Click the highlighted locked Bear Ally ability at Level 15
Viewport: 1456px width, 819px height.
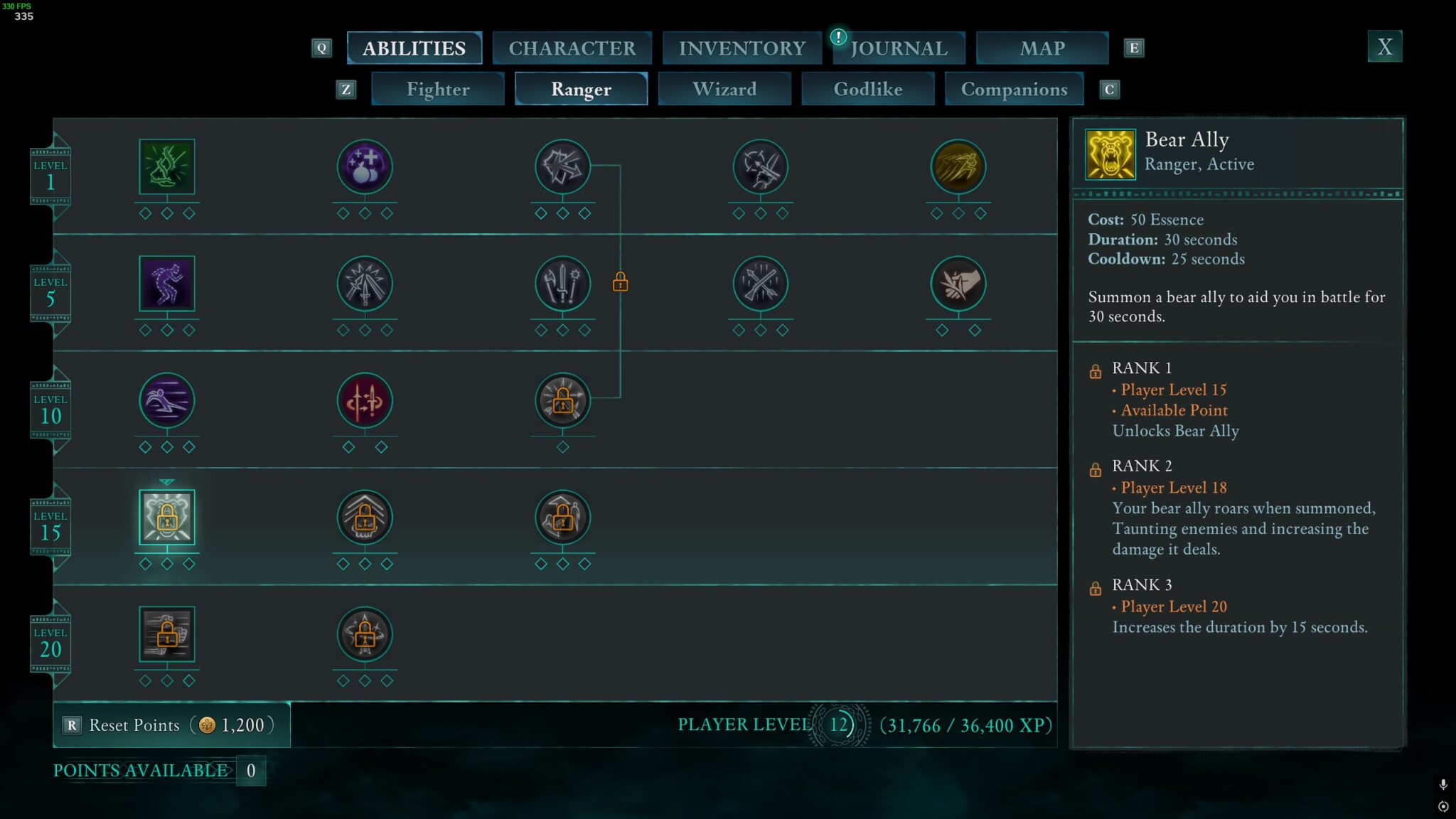(167, 518)
